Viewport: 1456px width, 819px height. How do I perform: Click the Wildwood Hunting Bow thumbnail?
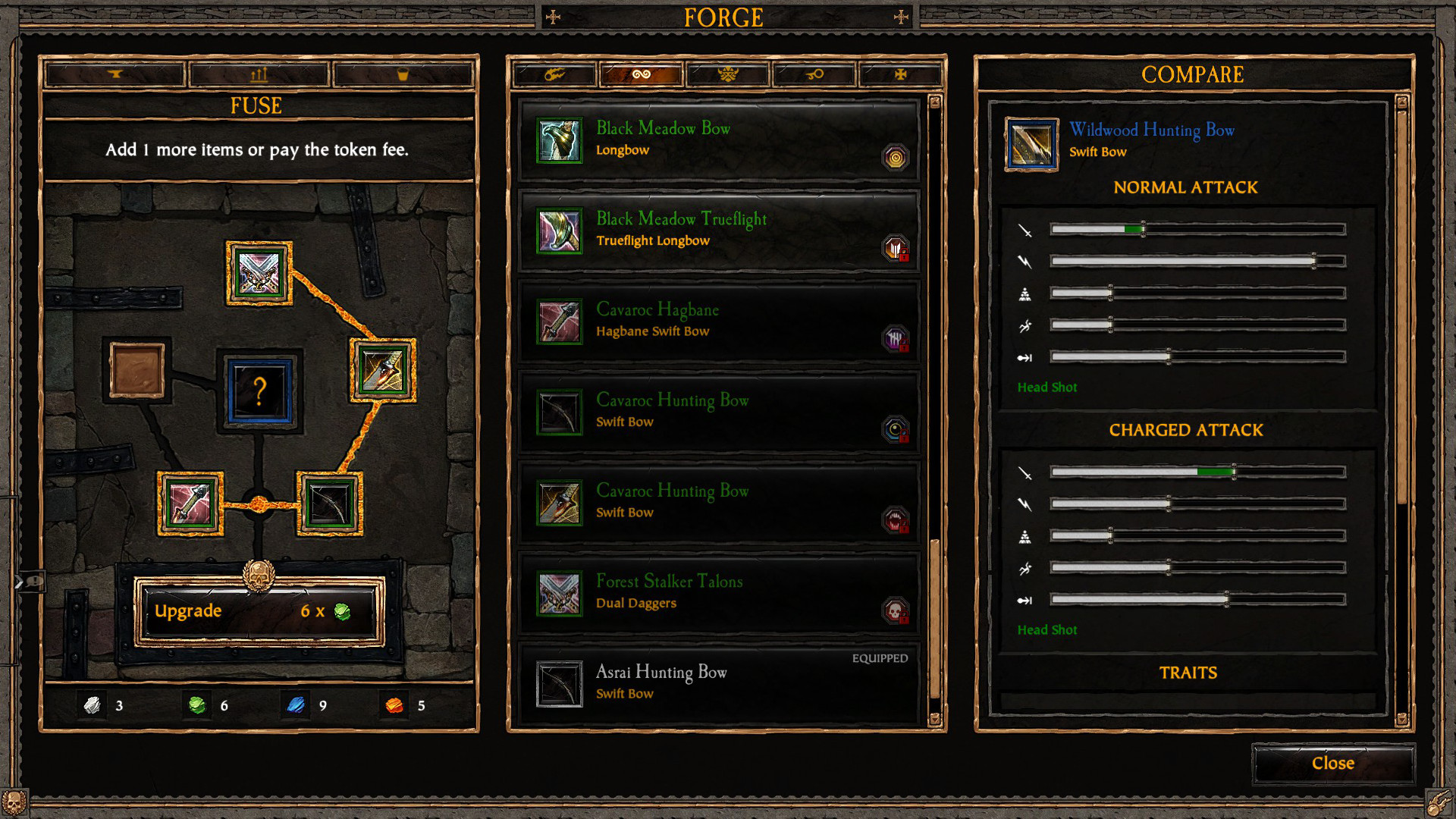[1031, 144]
